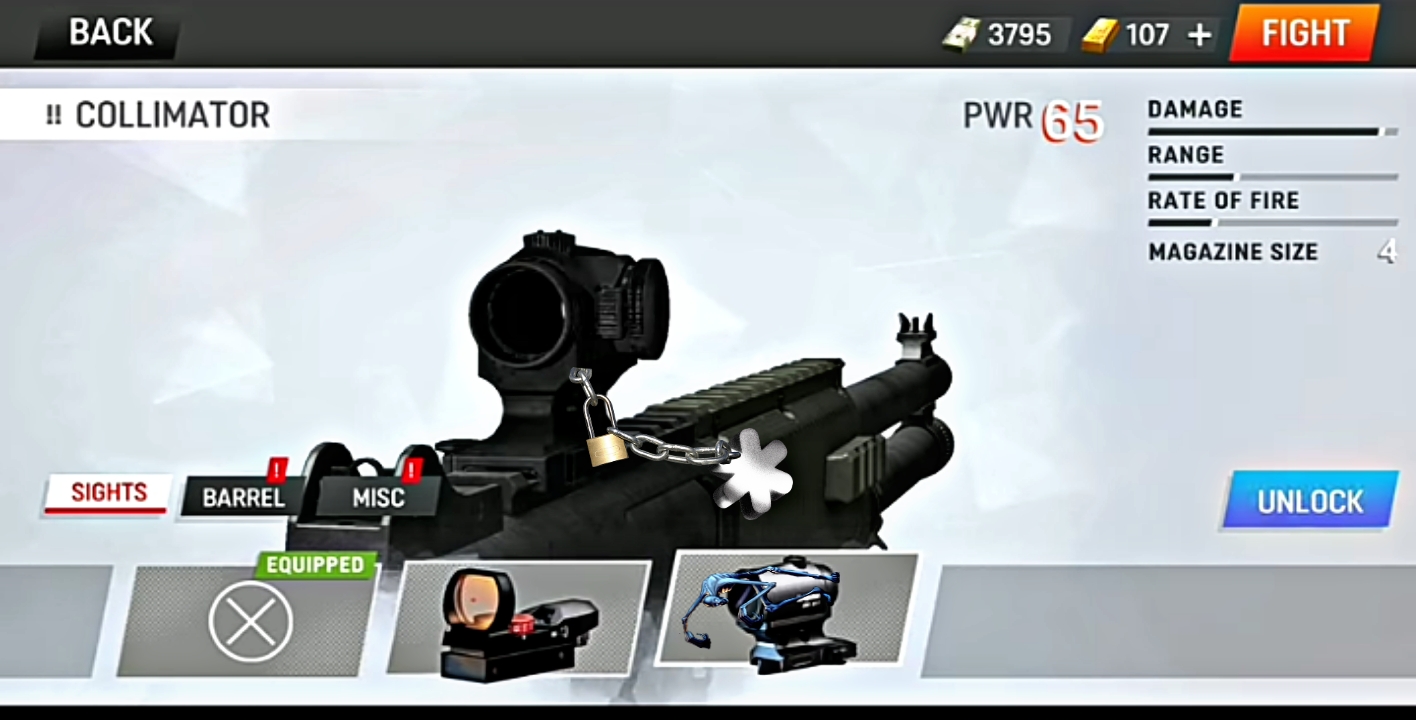The width and height of the screenshot is (1416, 720).
Task: Select the equipped no-sight slot
Action: click(250, 621)
